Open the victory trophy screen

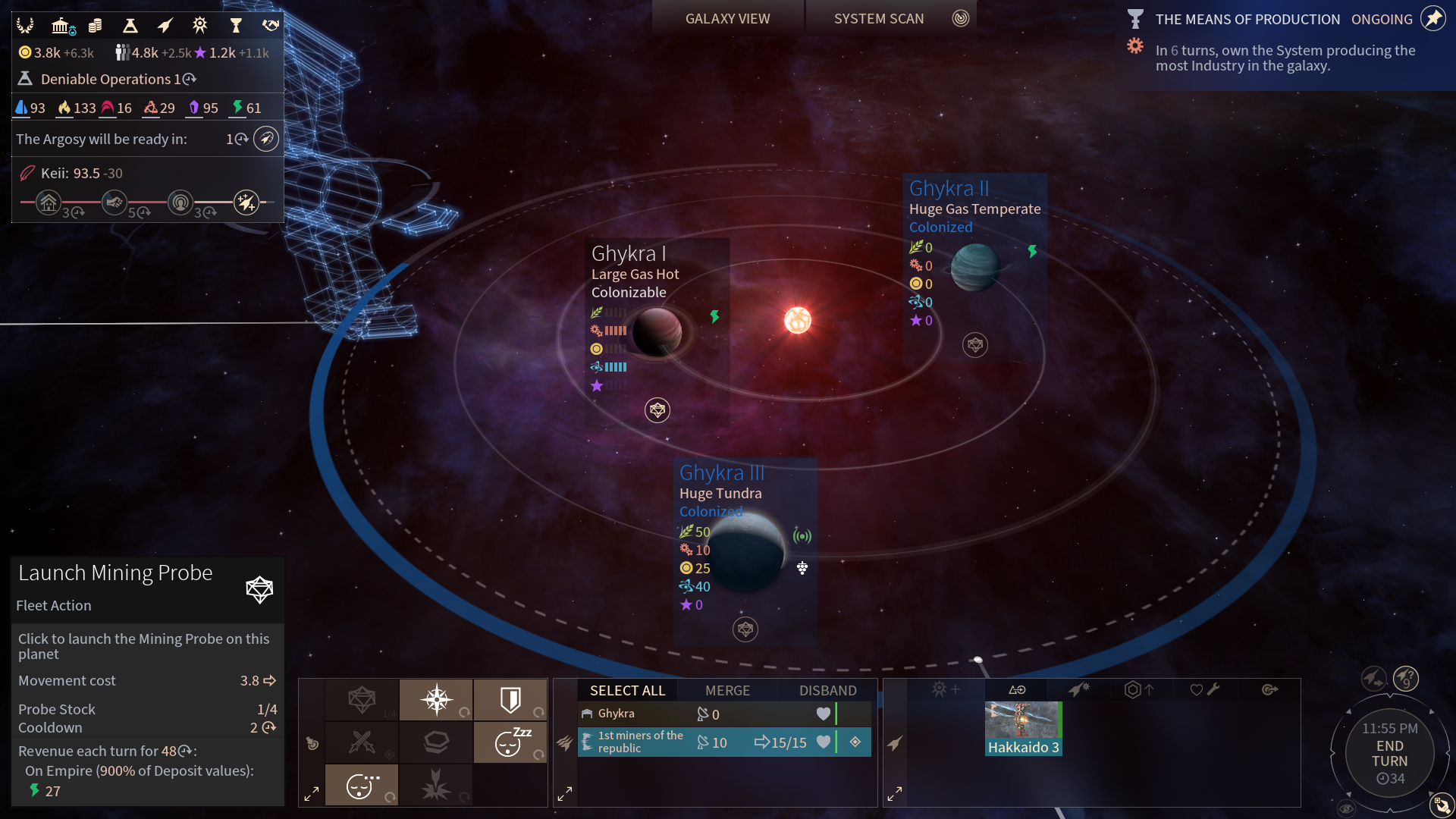pyautogui.click(x=235, y=26)
